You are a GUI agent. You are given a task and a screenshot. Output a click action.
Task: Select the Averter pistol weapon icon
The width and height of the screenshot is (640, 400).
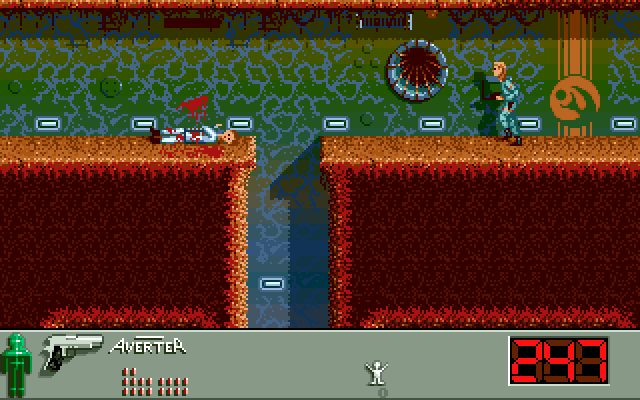(x=71, y=352)
